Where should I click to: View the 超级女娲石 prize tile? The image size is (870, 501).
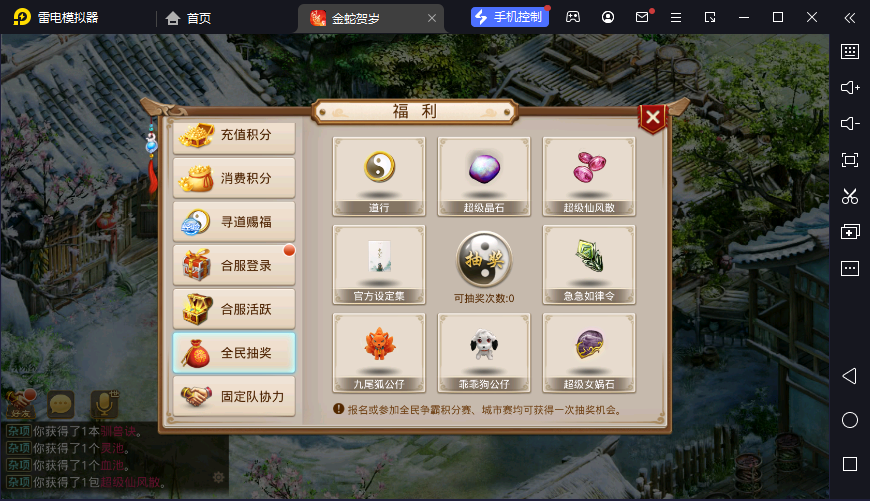[589, 352]
